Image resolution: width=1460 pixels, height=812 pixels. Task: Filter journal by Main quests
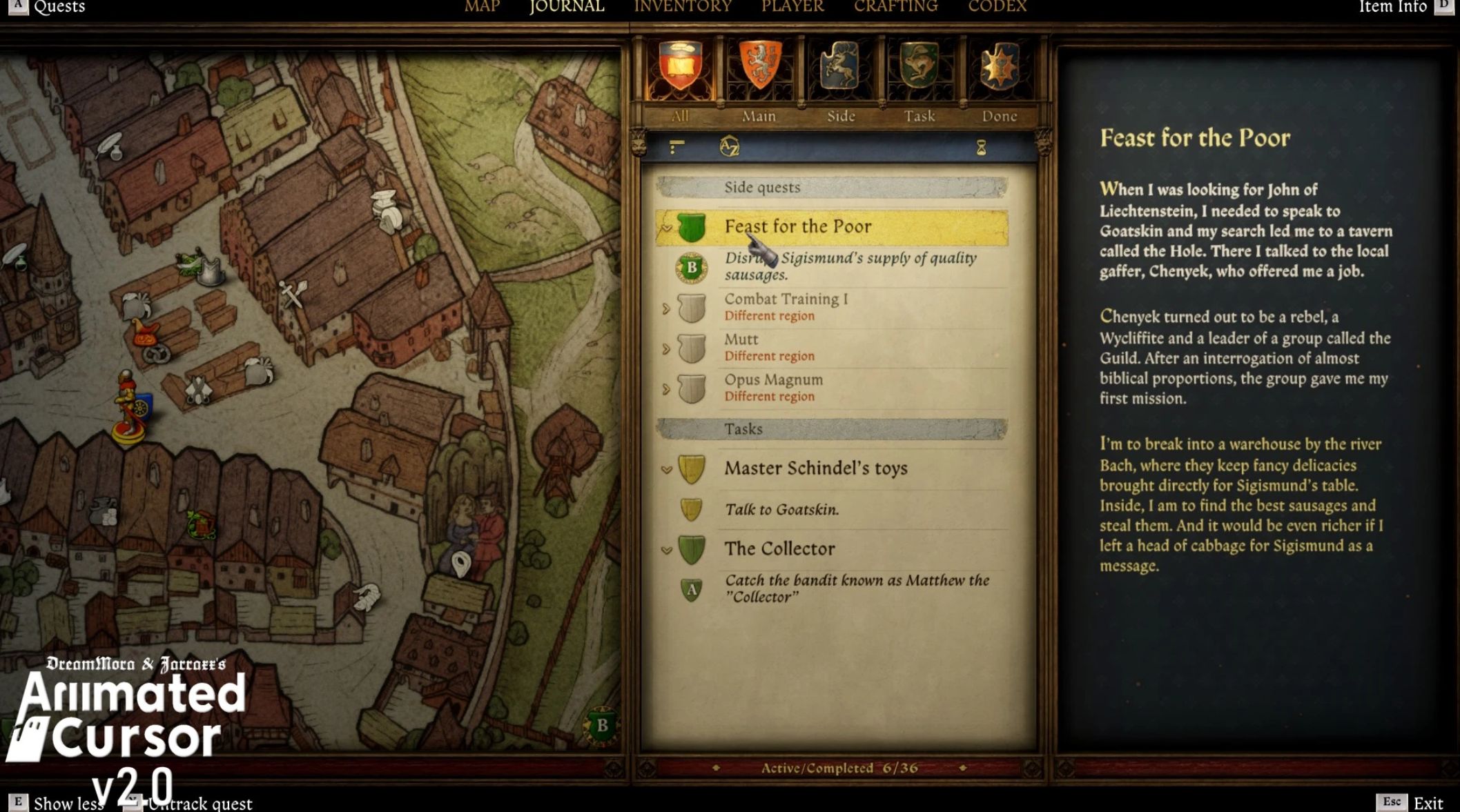point(759,76)
